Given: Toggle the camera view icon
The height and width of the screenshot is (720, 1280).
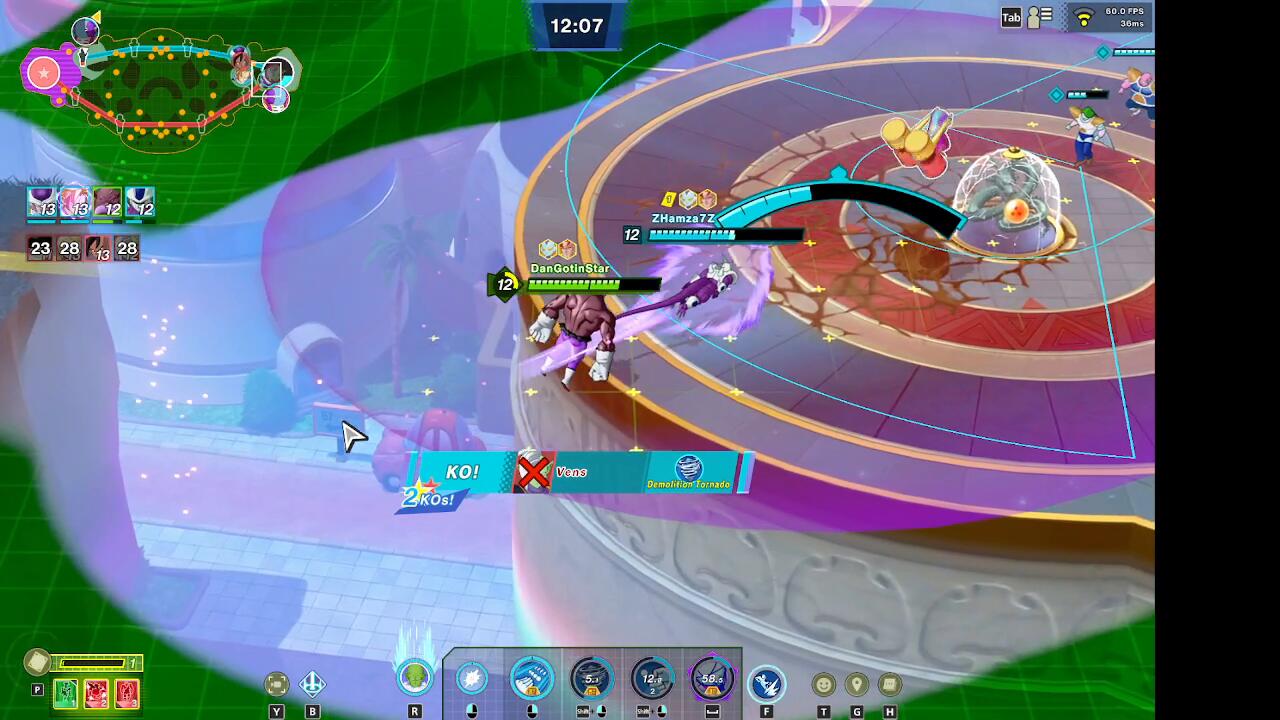Looking at the screenshot, I should 277,684.
